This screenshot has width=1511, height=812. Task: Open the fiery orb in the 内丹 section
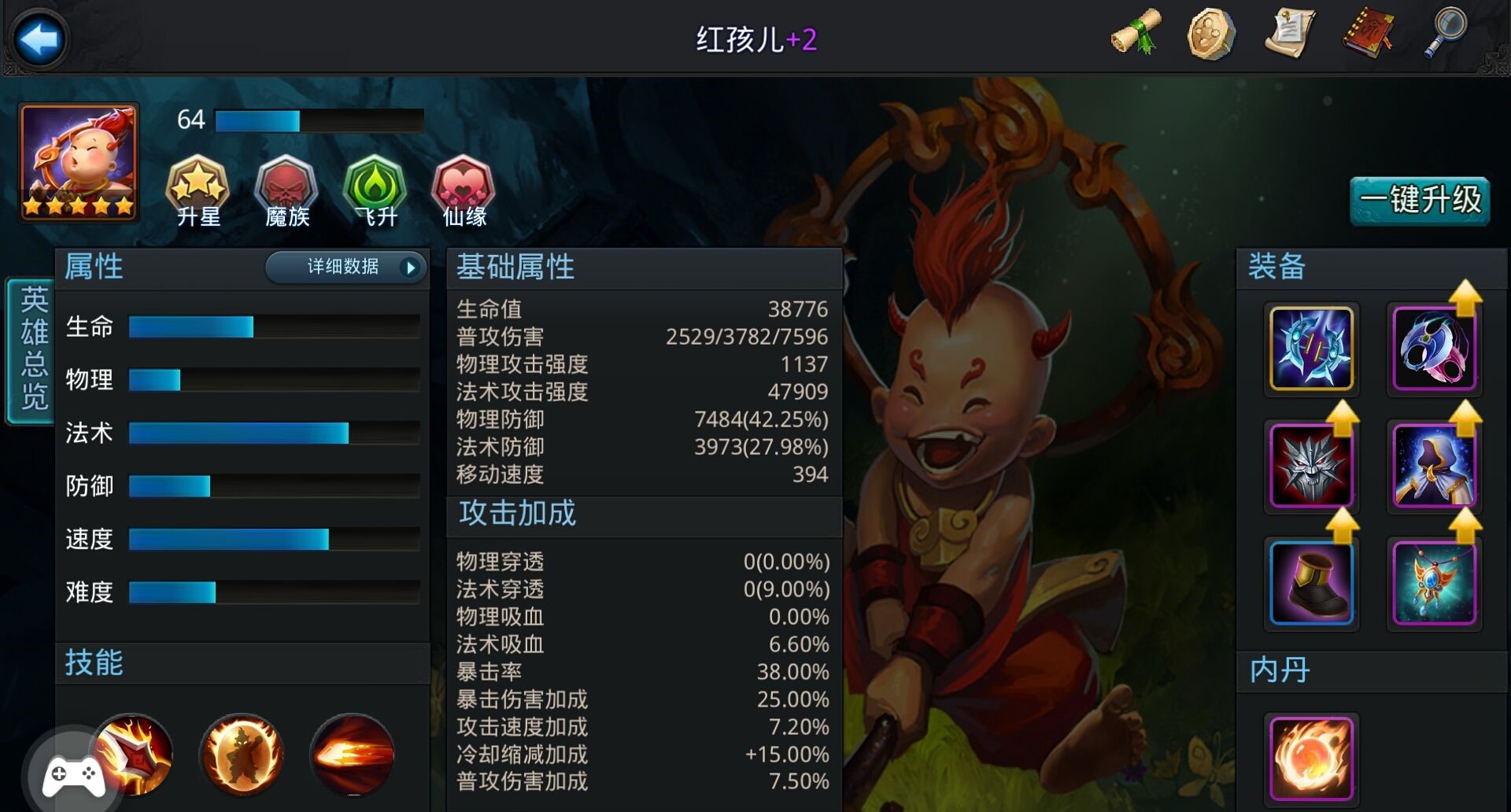[1313, 758]
